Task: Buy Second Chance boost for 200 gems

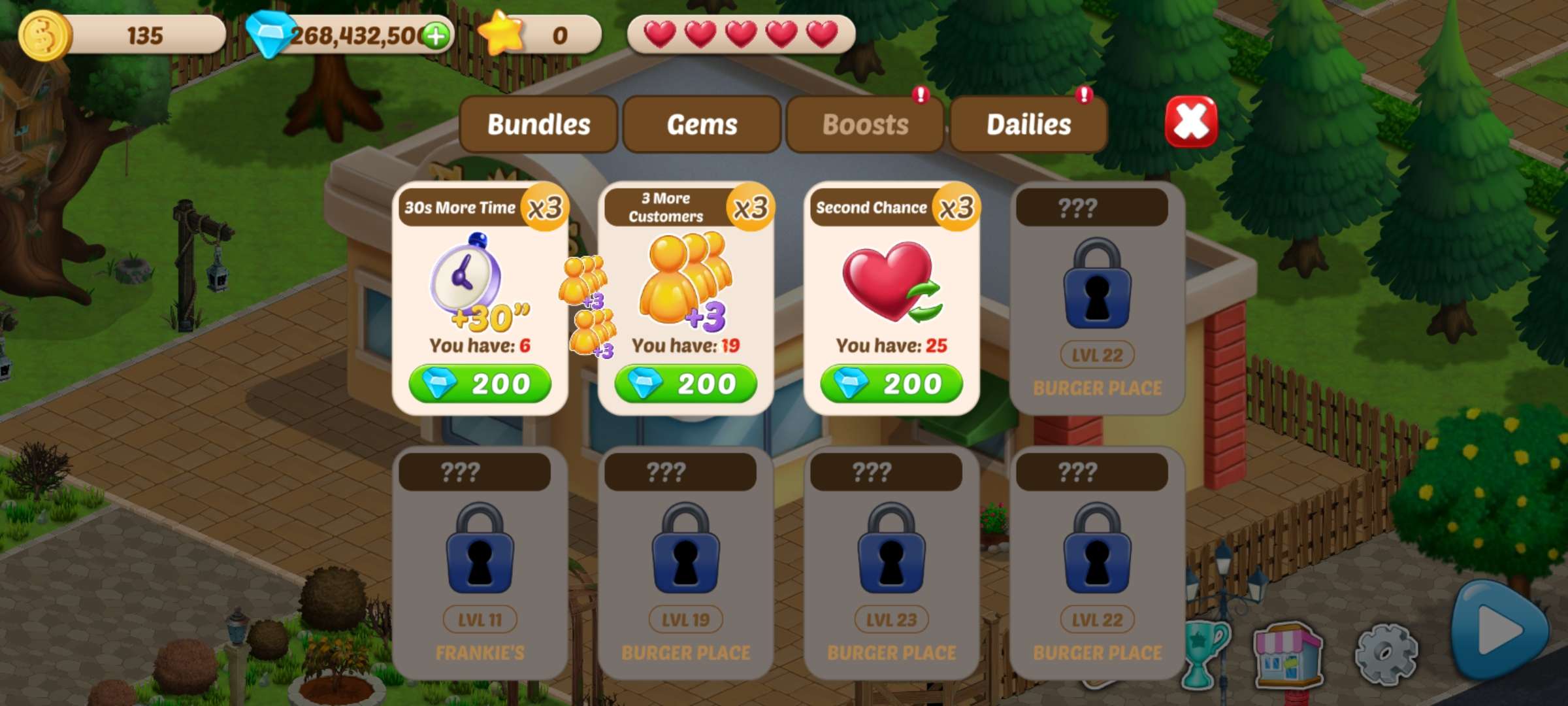Action: coord(892,384)
